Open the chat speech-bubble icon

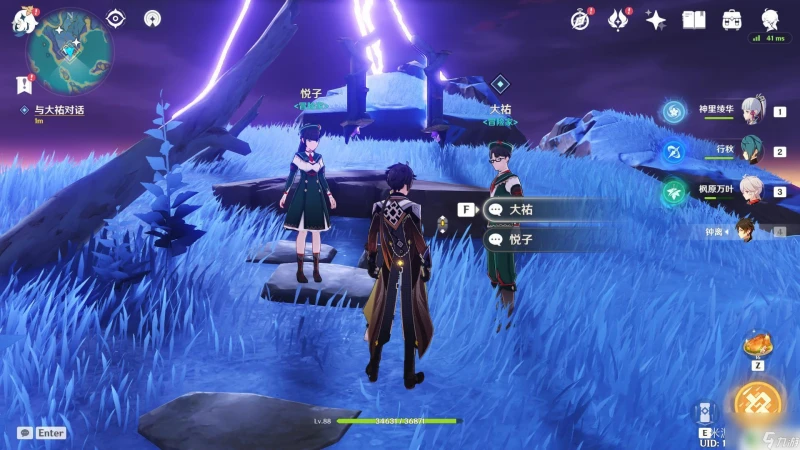(x=24, y=433)
